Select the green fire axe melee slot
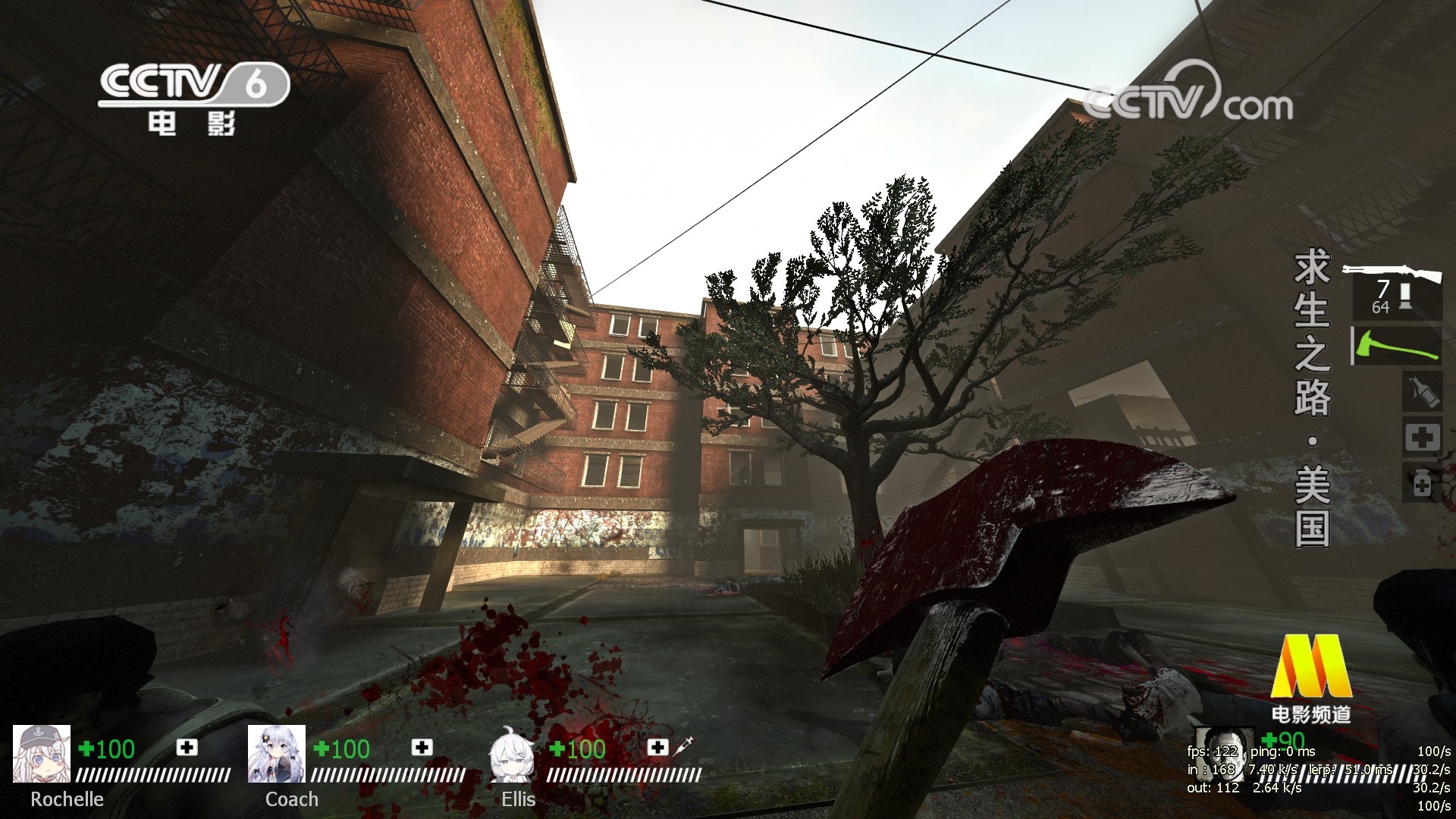Image resolution: width=1456 pixels, height=819 pixels. point(1398,346)
